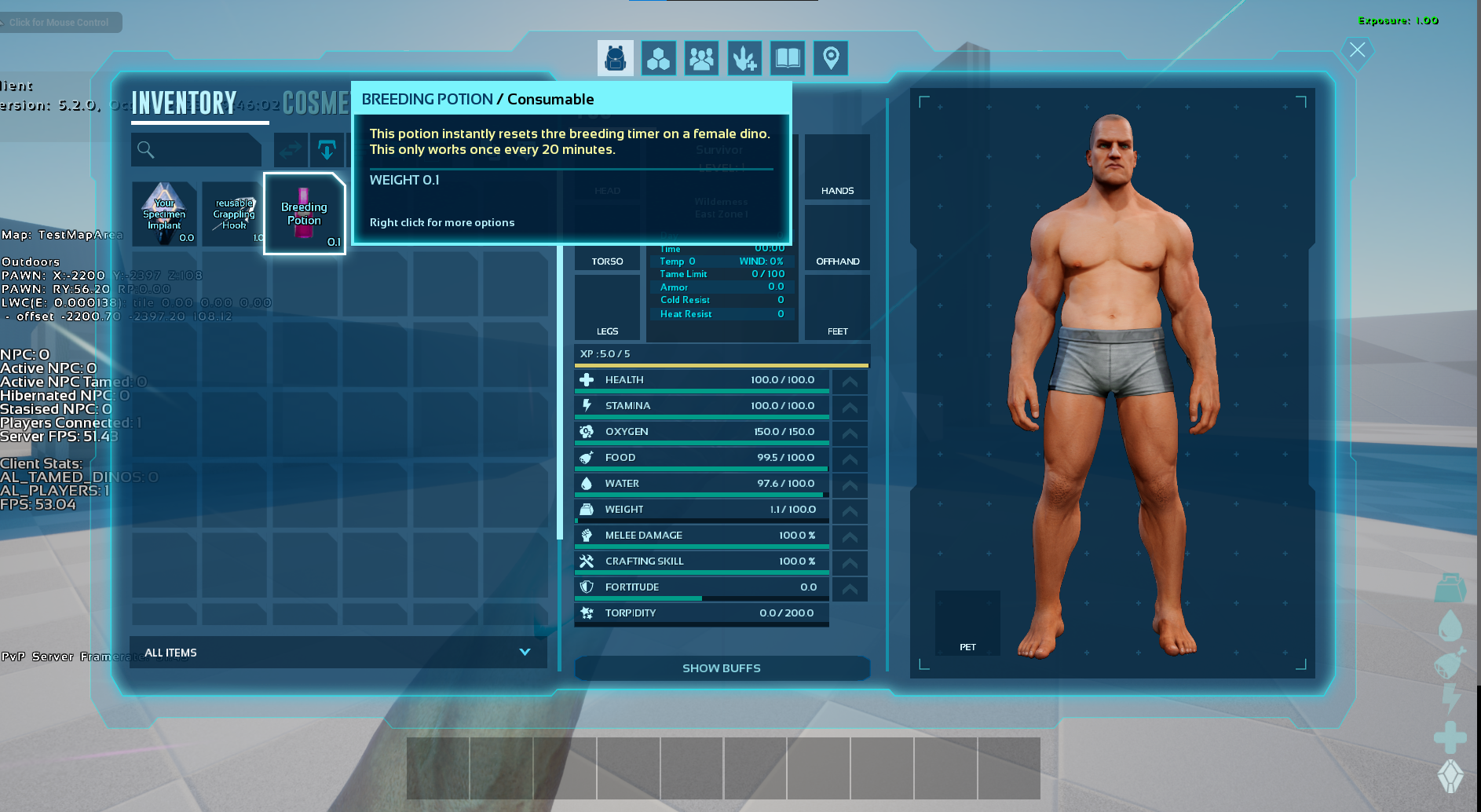Screen dimensions: 1481x812
Task: Select the Hands equipment slot
Action: click(x=837, y=167)
